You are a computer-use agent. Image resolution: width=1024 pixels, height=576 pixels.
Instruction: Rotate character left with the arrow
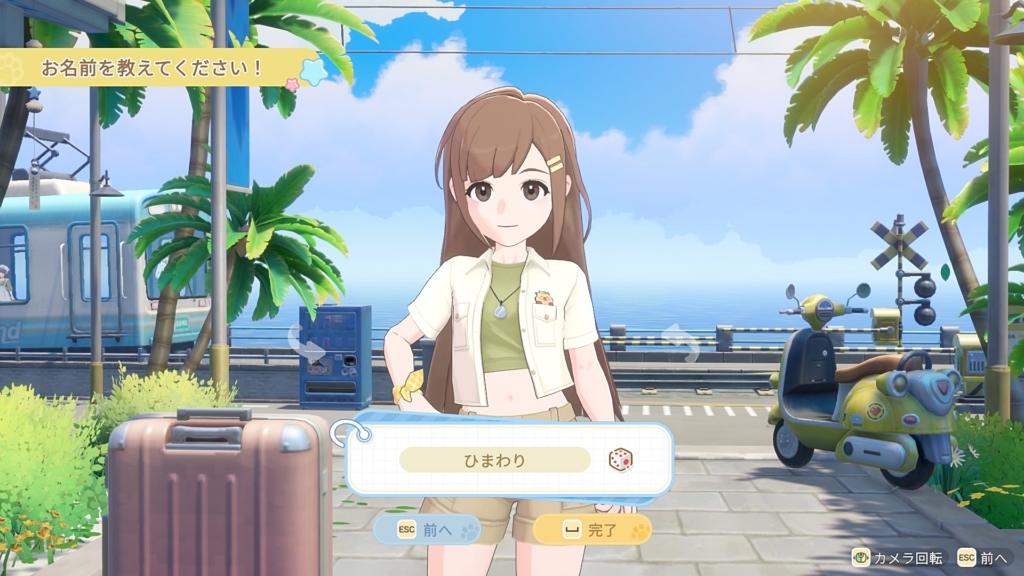(307, 345)
